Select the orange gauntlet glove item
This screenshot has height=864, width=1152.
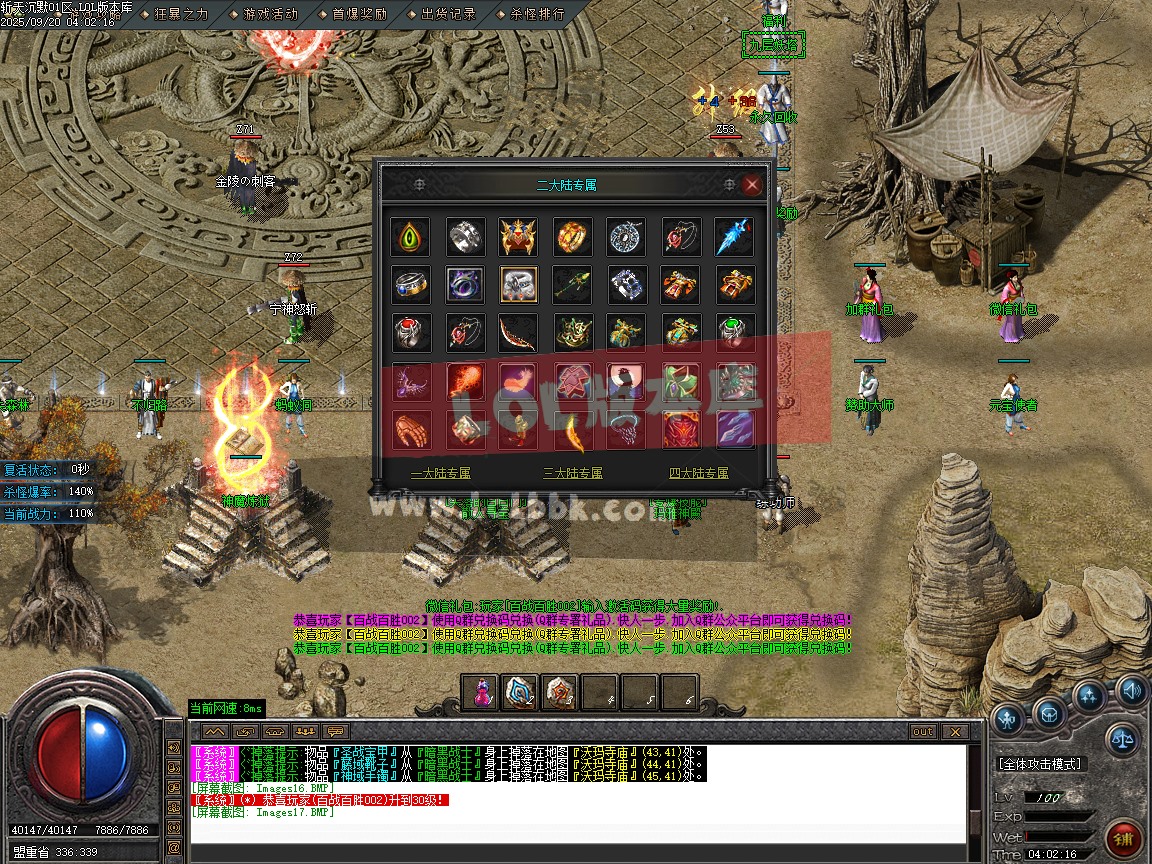[411, 428]
